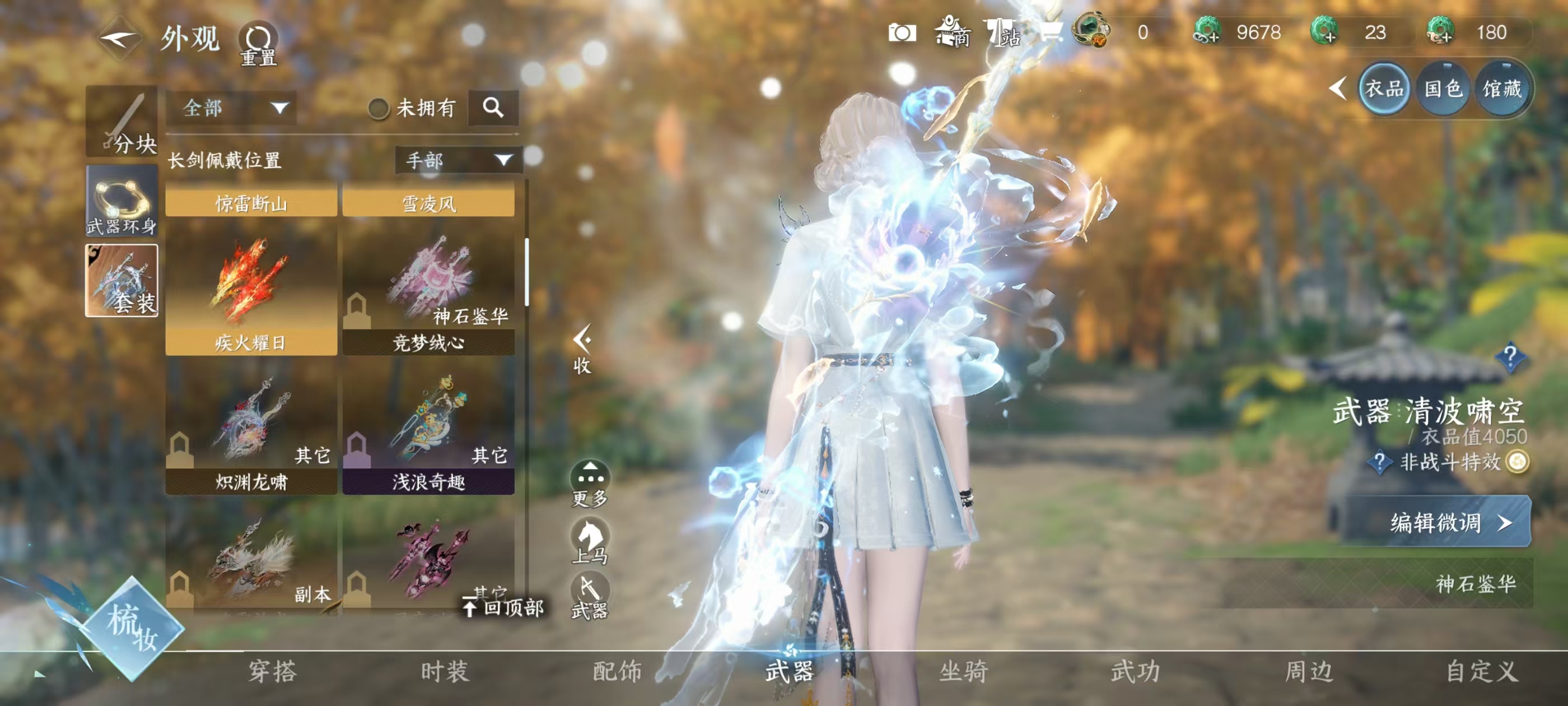Click the 重置 reset button
The width and height of the screenshot is (1568, 706).
click(259, 44)
